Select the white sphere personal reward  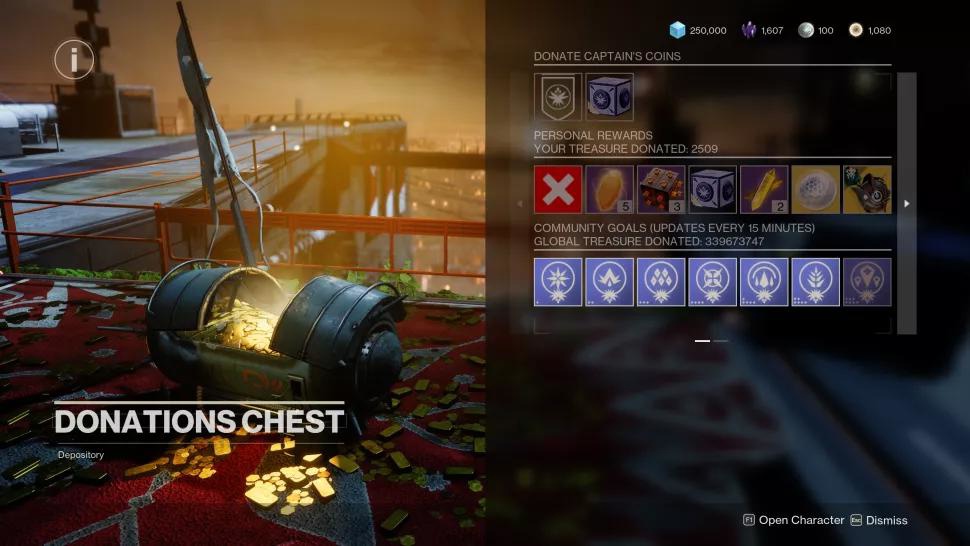click(816, 190)
